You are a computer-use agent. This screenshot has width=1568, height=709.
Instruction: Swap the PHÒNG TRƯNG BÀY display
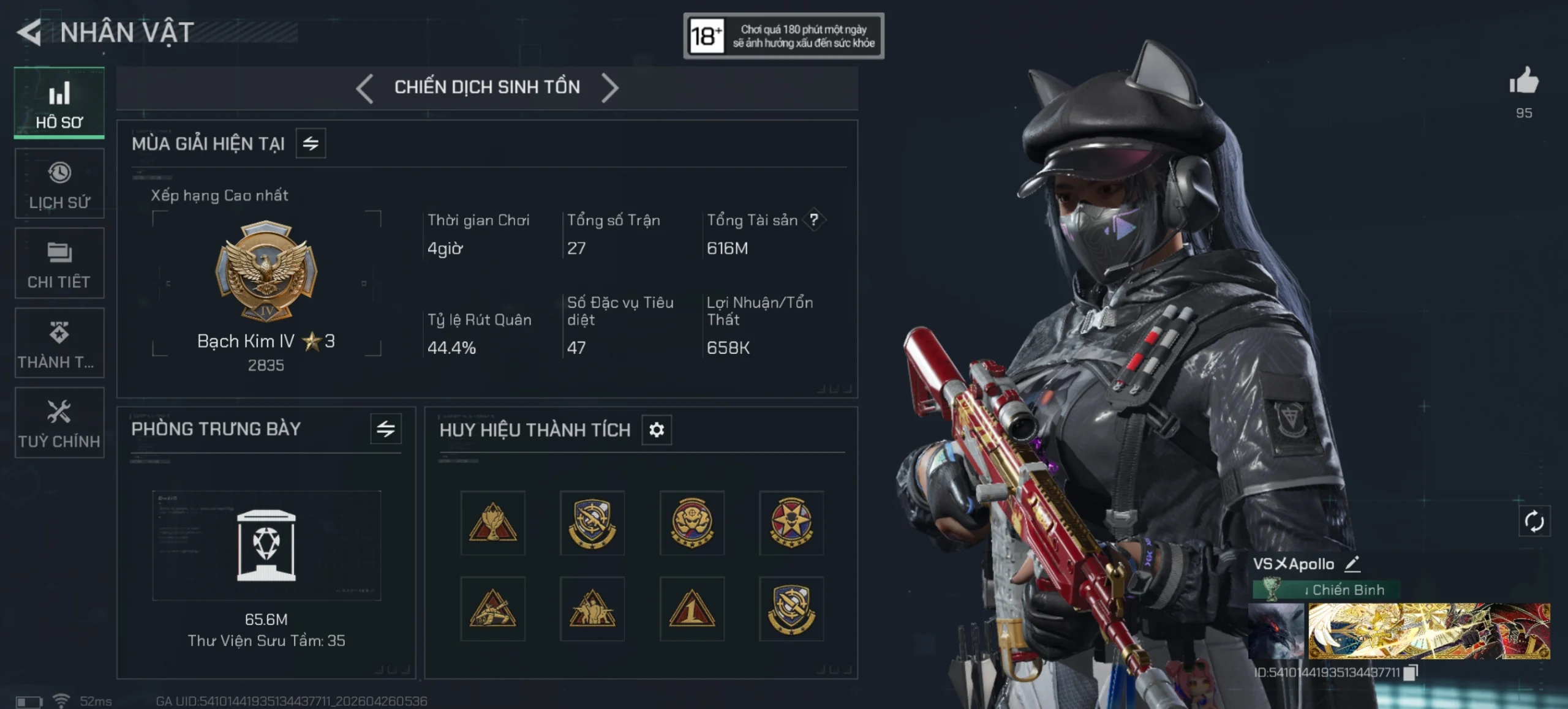pyautogui.click(x=386, y=429)
